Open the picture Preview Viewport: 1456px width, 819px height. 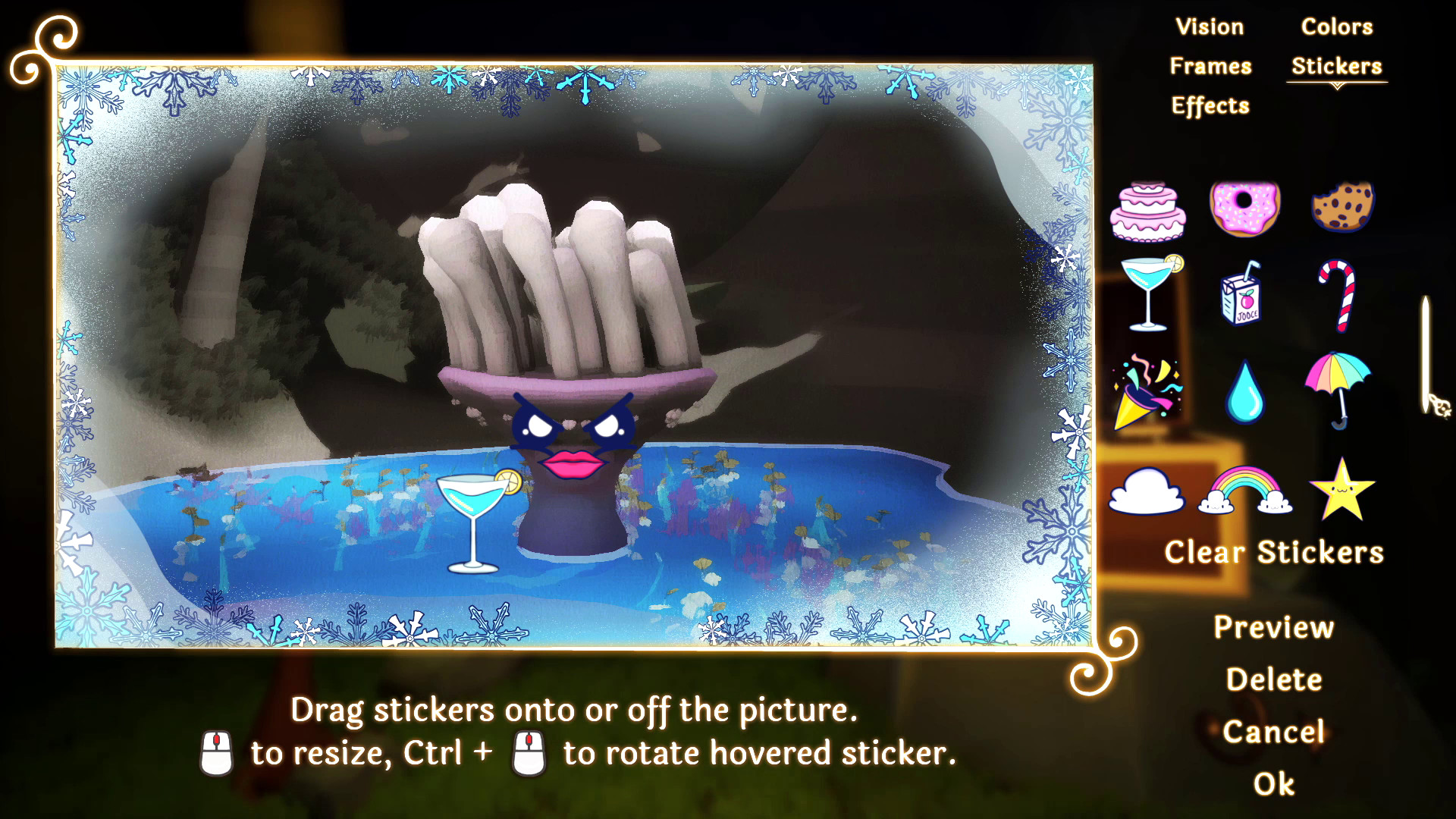click(1274, 628)
